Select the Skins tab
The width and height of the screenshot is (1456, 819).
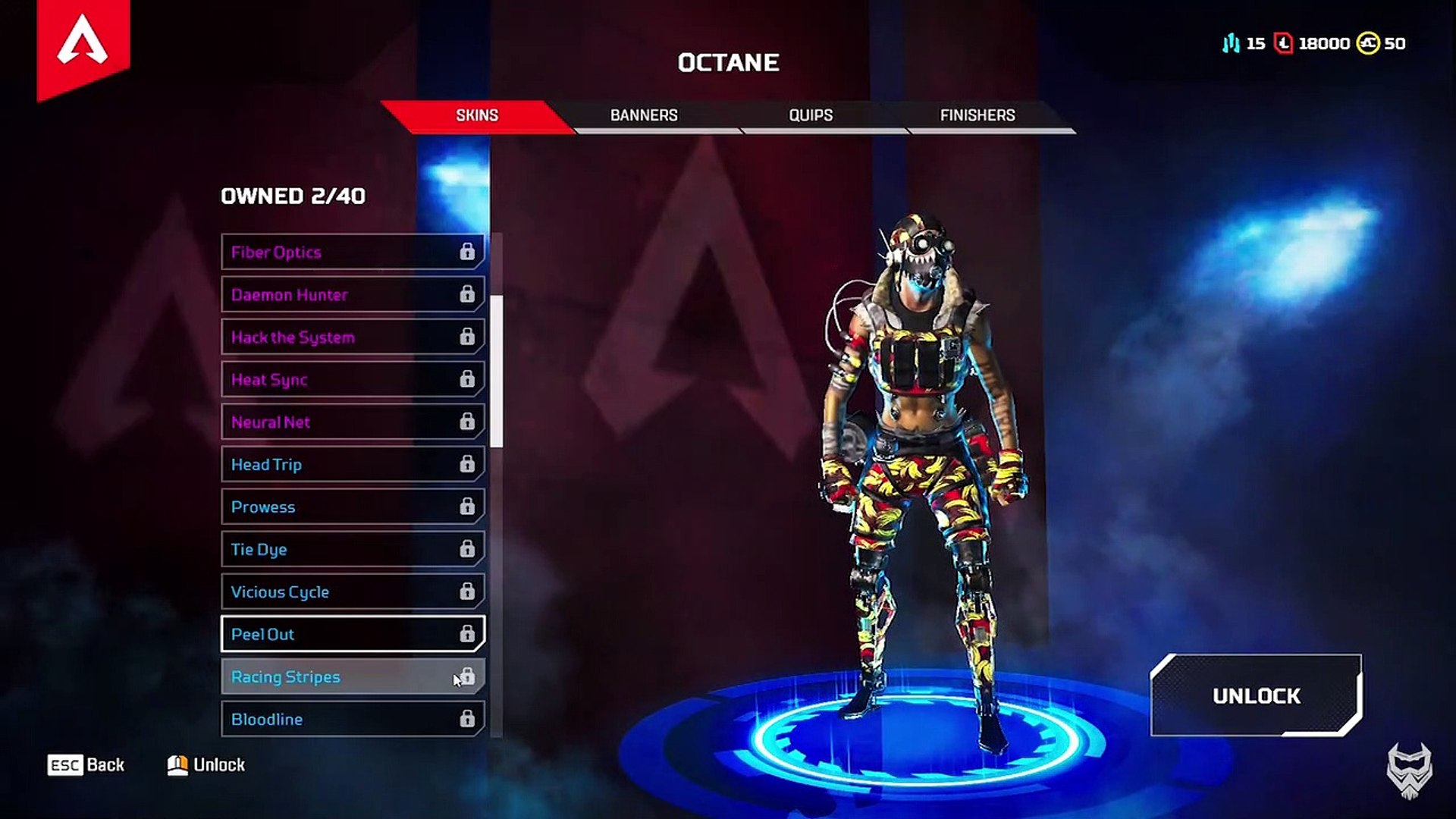tap(477, 115)
